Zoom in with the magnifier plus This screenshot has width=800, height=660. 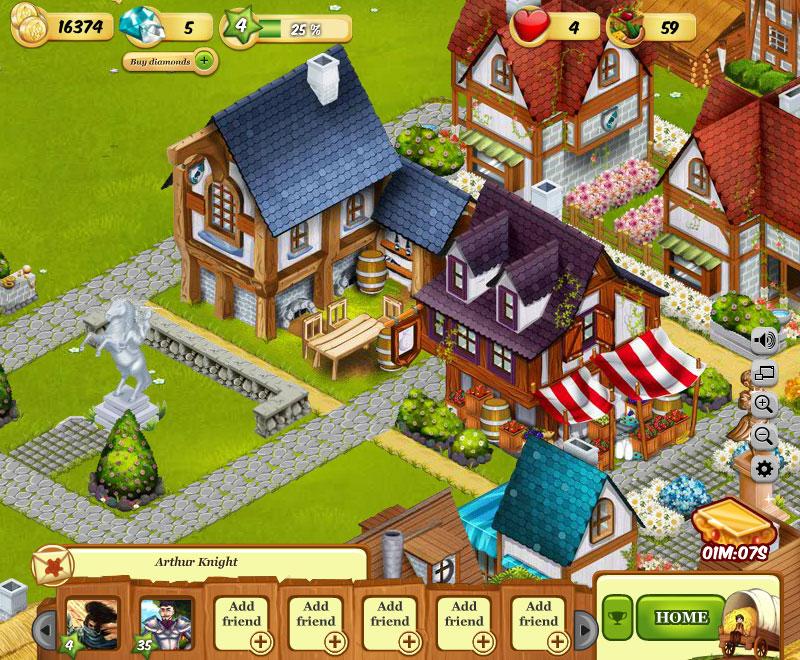765,405
